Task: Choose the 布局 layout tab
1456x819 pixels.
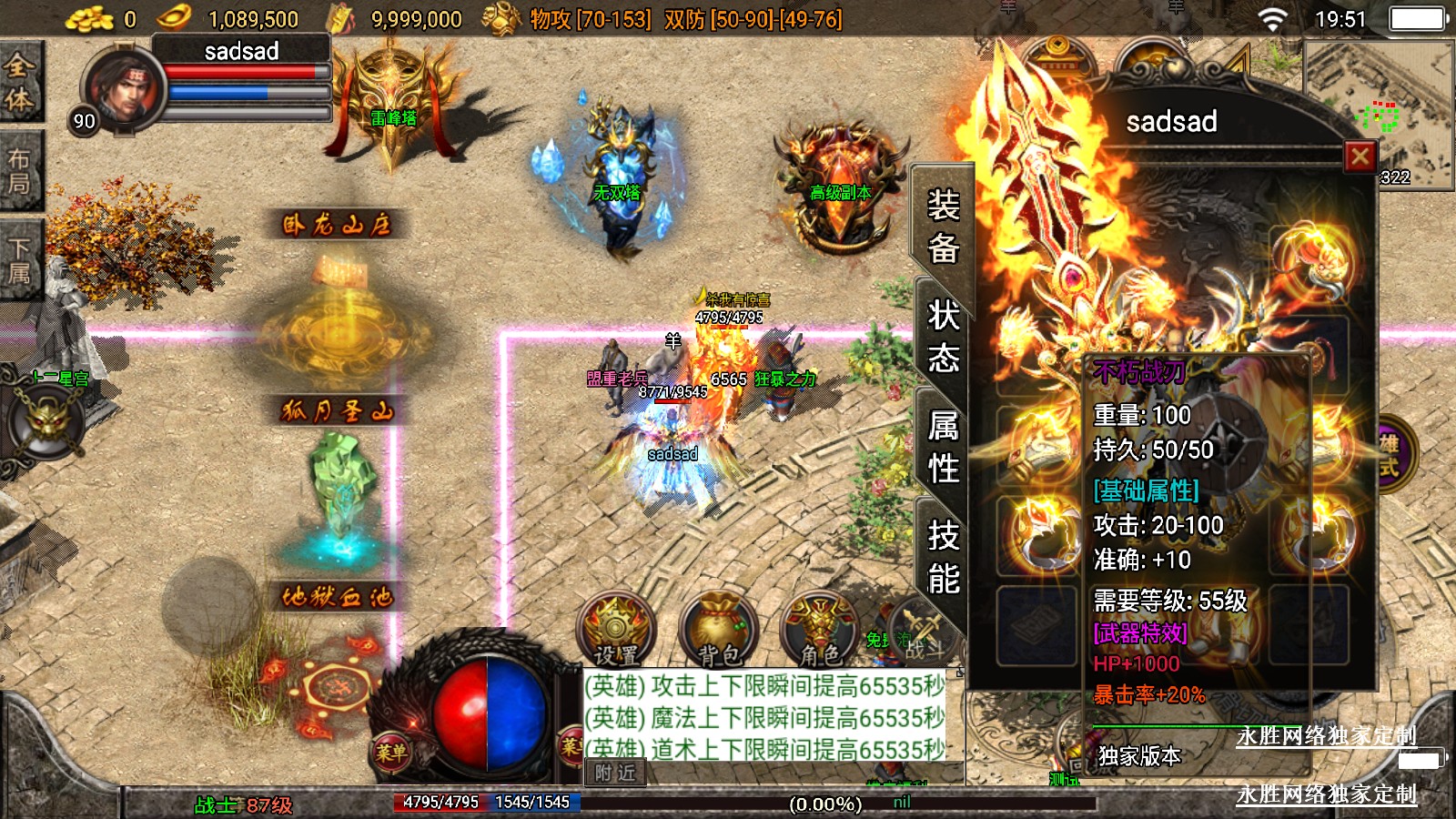Action: coord(19,172)
